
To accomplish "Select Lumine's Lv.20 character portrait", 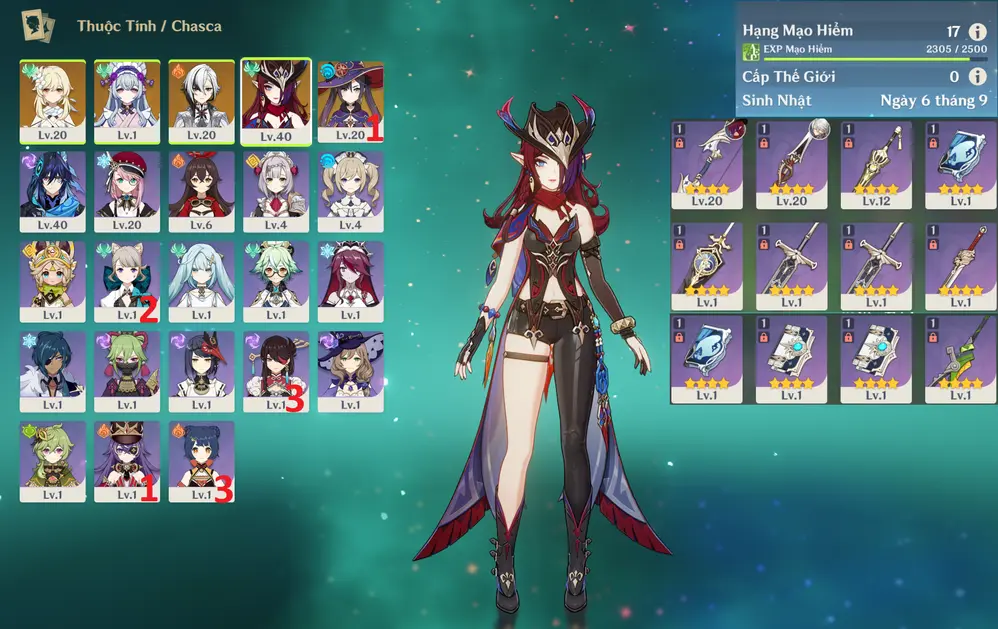I will (x=52, y=100).
